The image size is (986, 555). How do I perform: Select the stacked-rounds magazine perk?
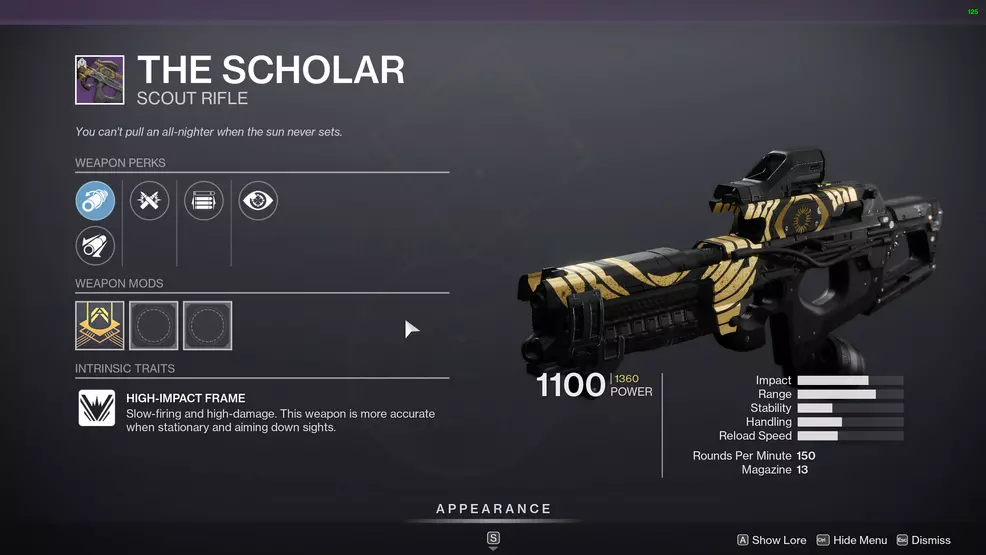tap(204, 201)
